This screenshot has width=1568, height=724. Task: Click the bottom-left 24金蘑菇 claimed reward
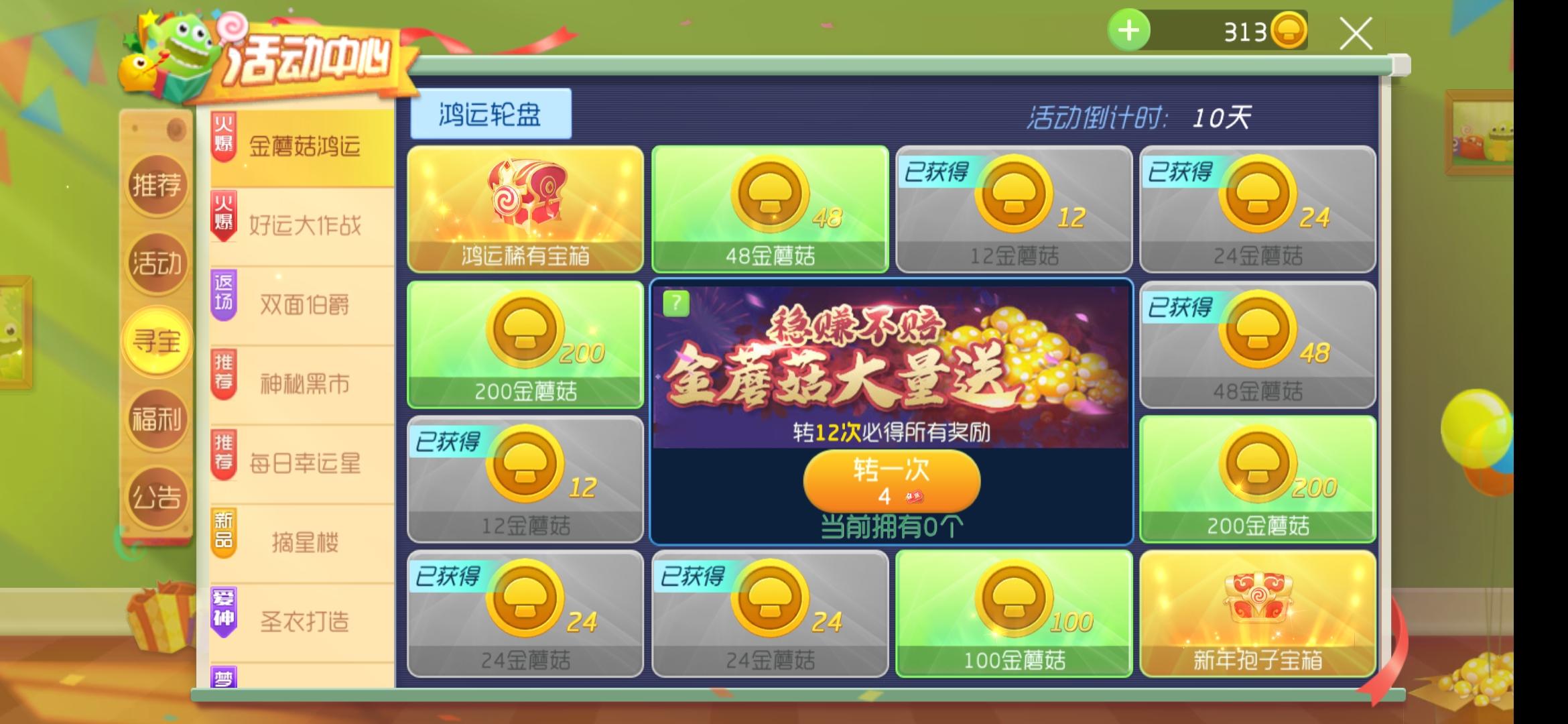pyautogui.click(x=525, y=613)
